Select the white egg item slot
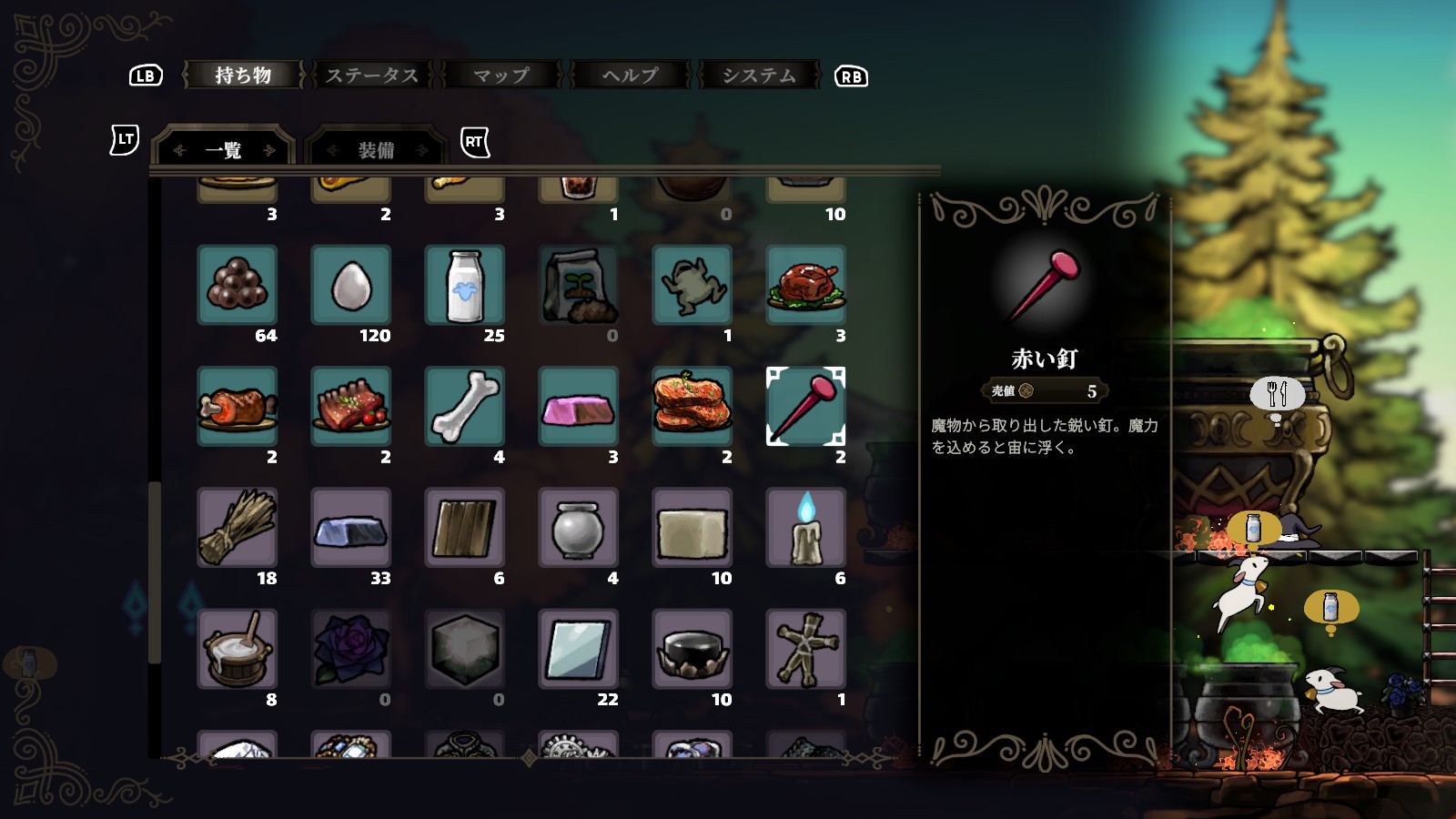 [x=351, y=286]
